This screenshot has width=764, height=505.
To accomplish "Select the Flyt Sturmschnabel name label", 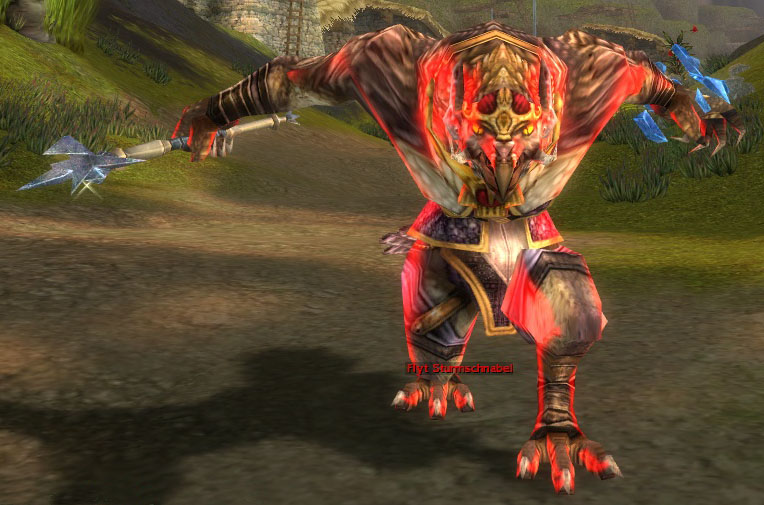I will (x=459, y=368).
